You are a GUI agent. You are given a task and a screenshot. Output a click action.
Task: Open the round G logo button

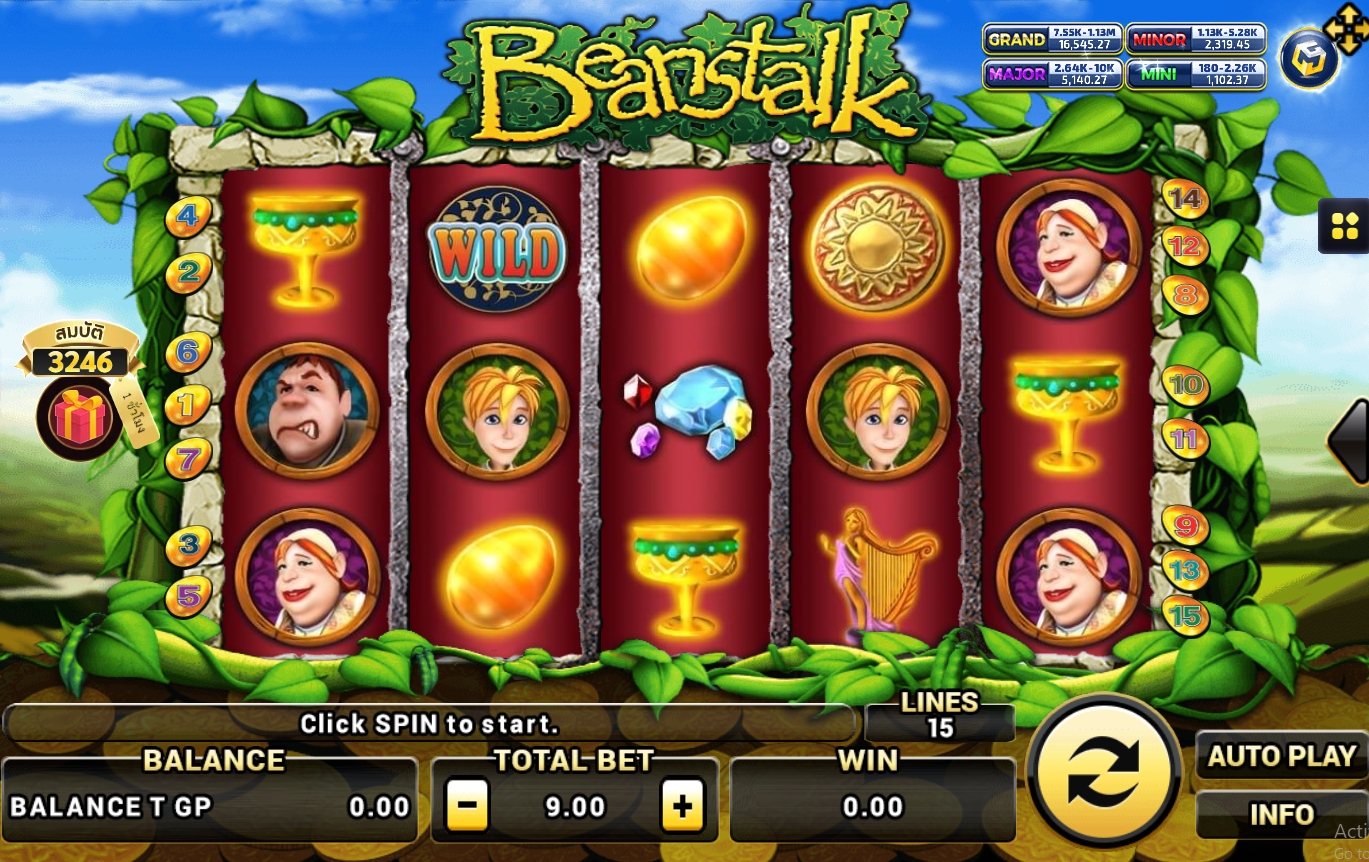point(1310,59)
